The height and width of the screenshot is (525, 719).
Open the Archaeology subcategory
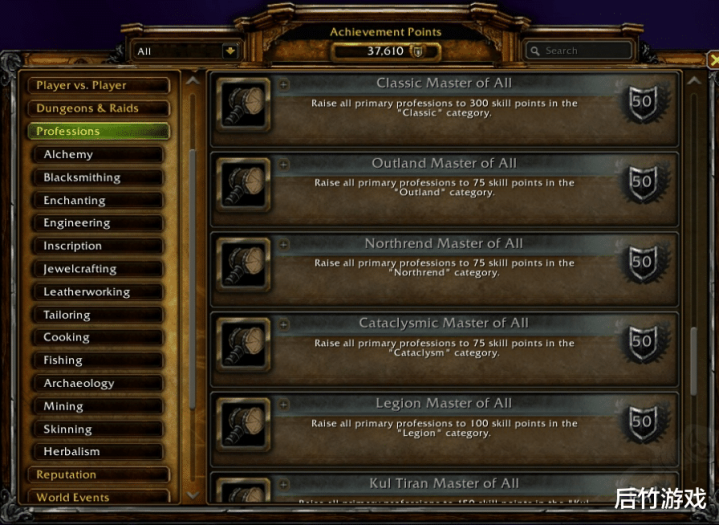100,383
